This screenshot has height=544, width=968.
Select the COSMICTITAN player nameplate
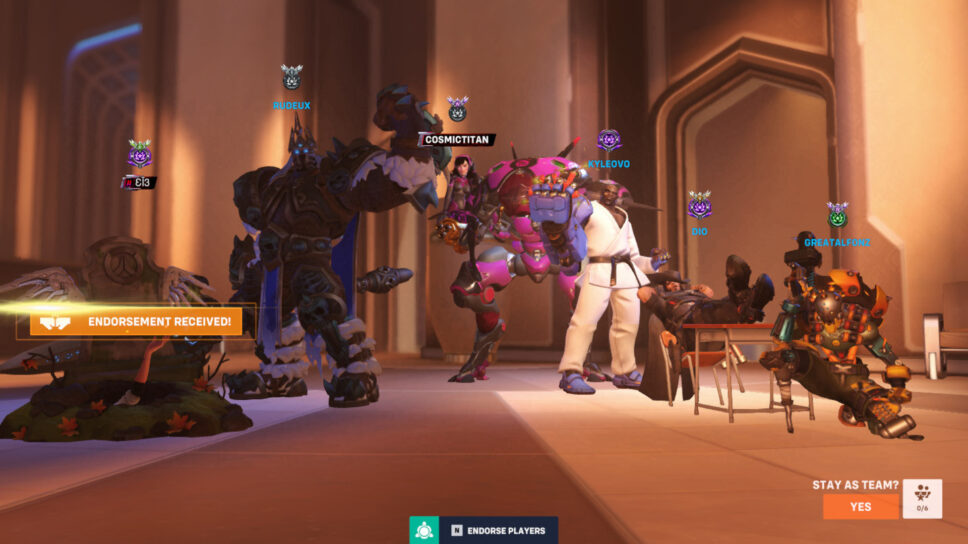click(x=456, y=140)
